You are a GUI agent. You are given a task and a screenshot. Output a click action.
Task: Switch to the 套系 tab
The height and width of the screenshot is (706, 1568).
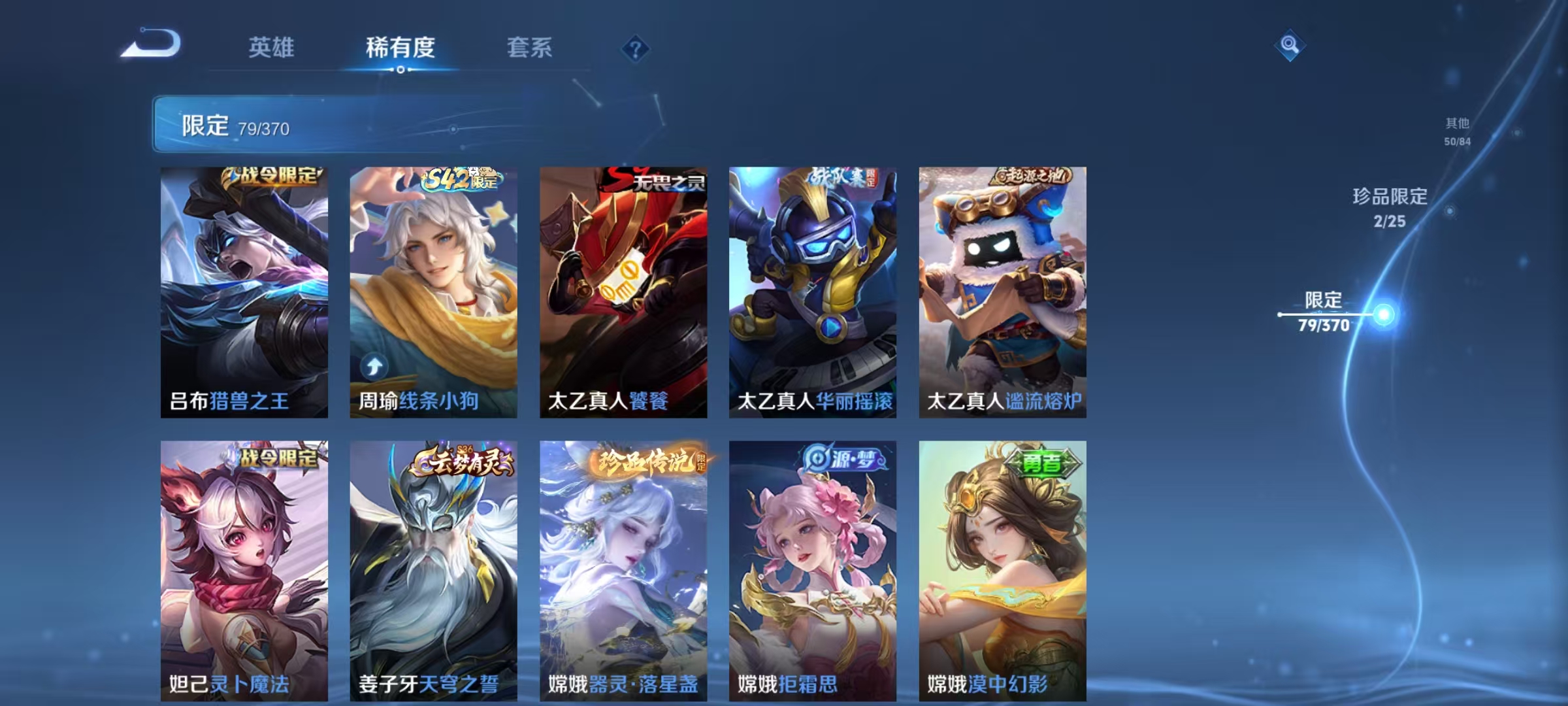(530, 48)
